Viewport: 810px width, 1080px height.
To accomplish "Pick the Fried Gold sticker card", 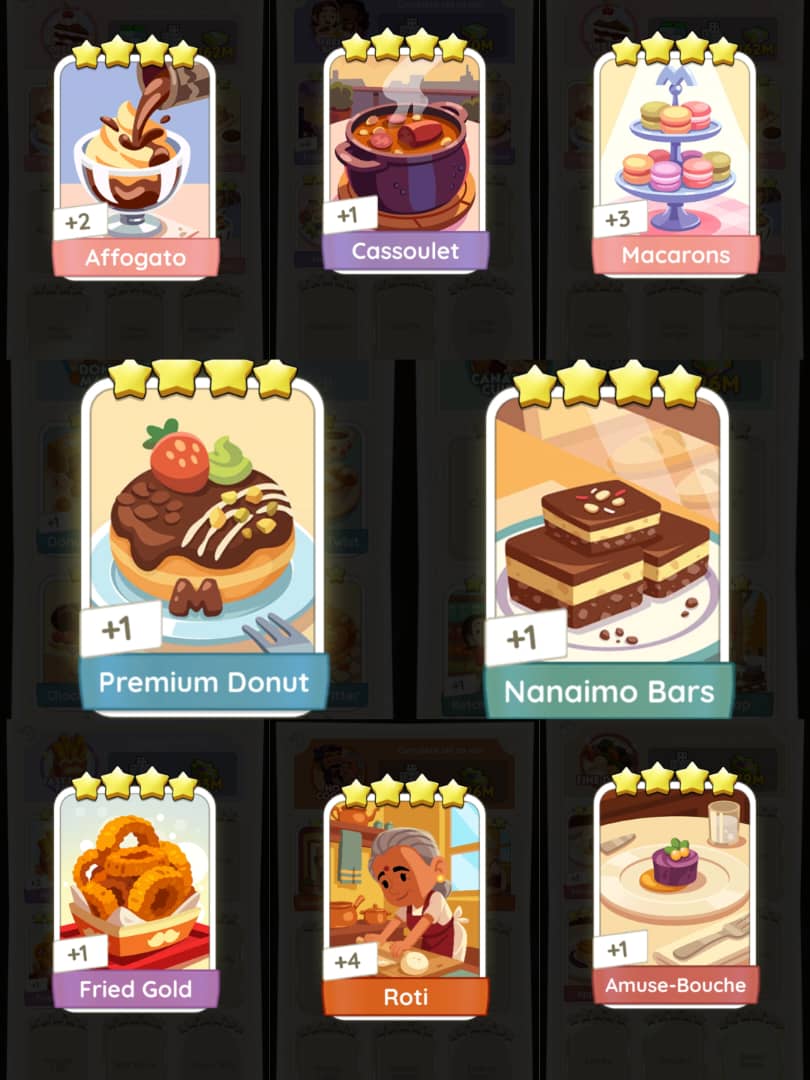I will click(135, 890).
